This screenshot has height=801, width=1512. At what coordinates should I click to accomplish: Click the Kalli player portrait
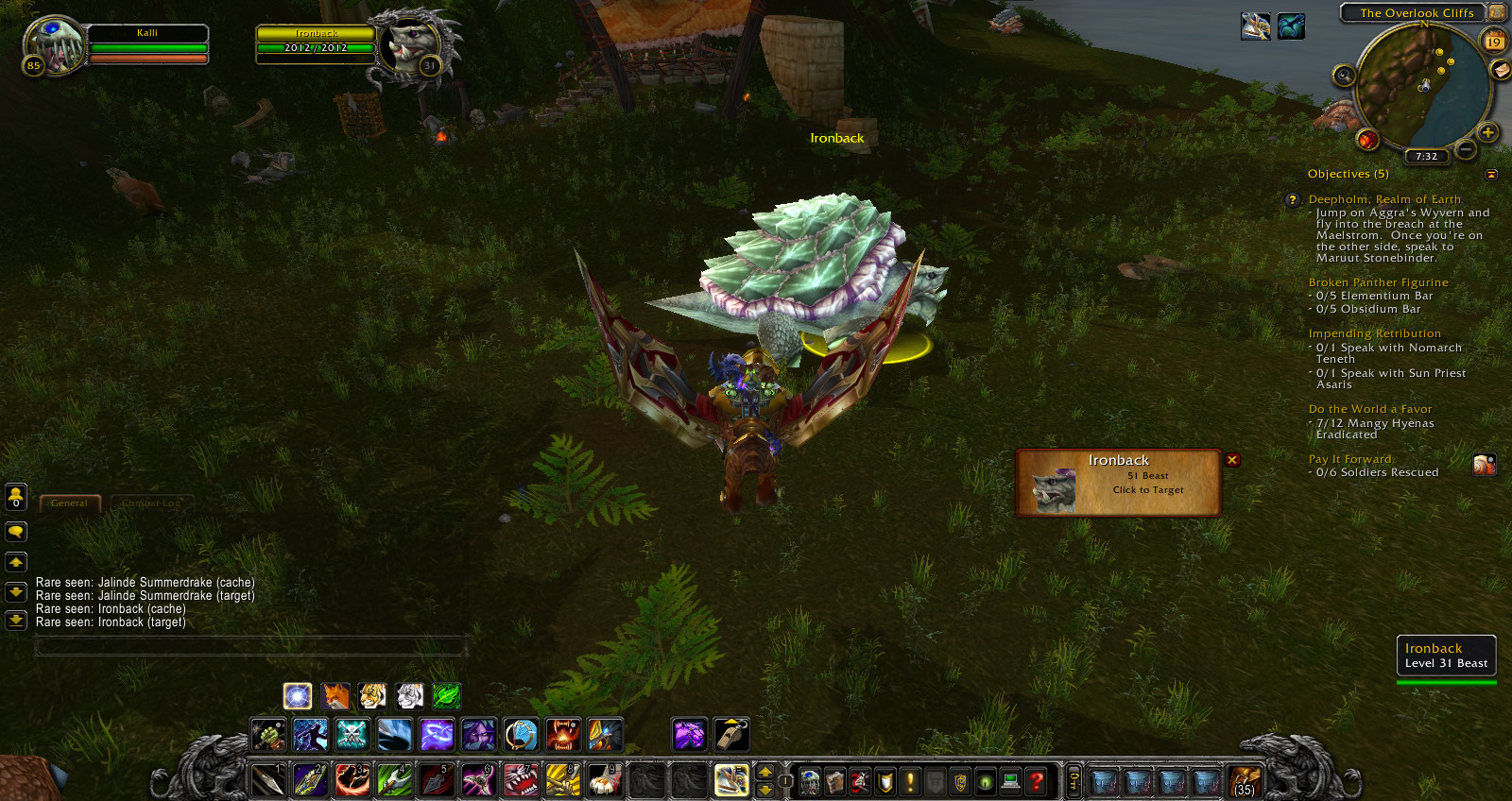[x=52, y=44]
